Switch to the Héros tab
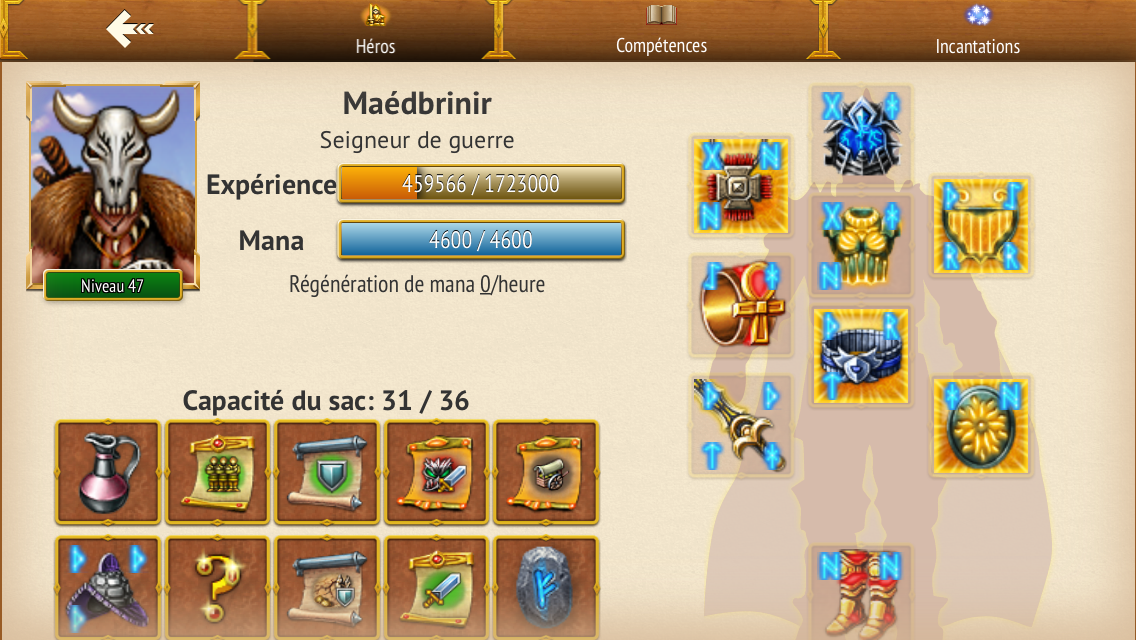Image resolution: width=1136 pixels, height=640 pixels. (x=375, y=30)
